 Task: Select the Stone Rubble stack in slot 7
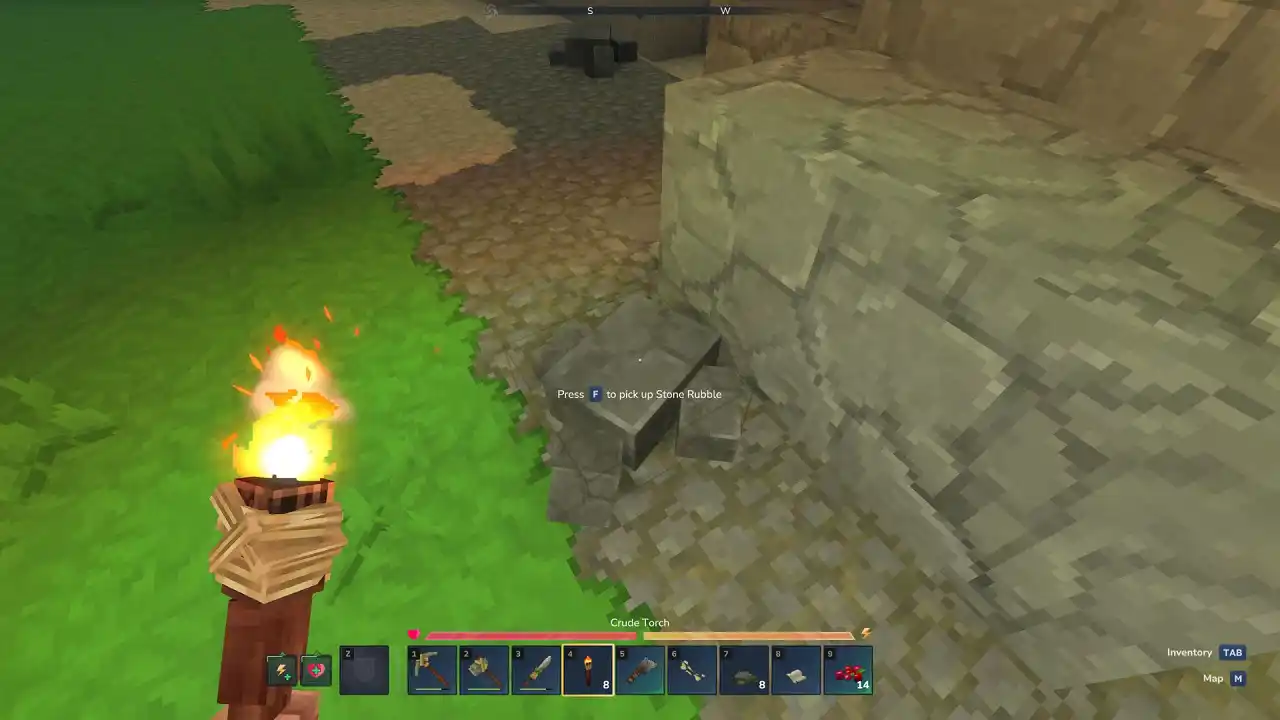tap(744, 669)
